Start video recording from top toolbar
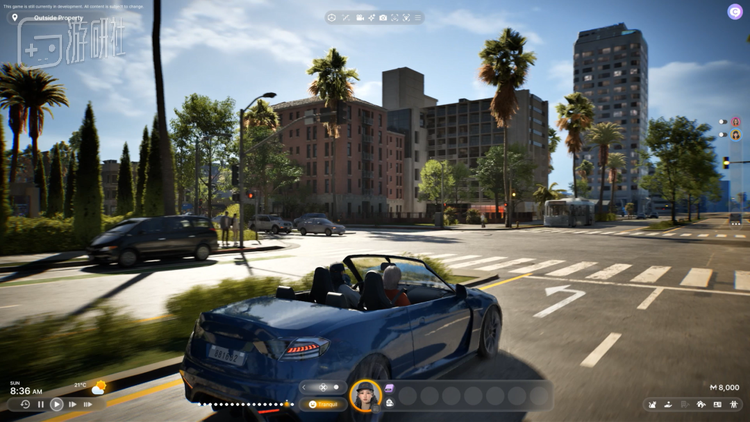 360,18
